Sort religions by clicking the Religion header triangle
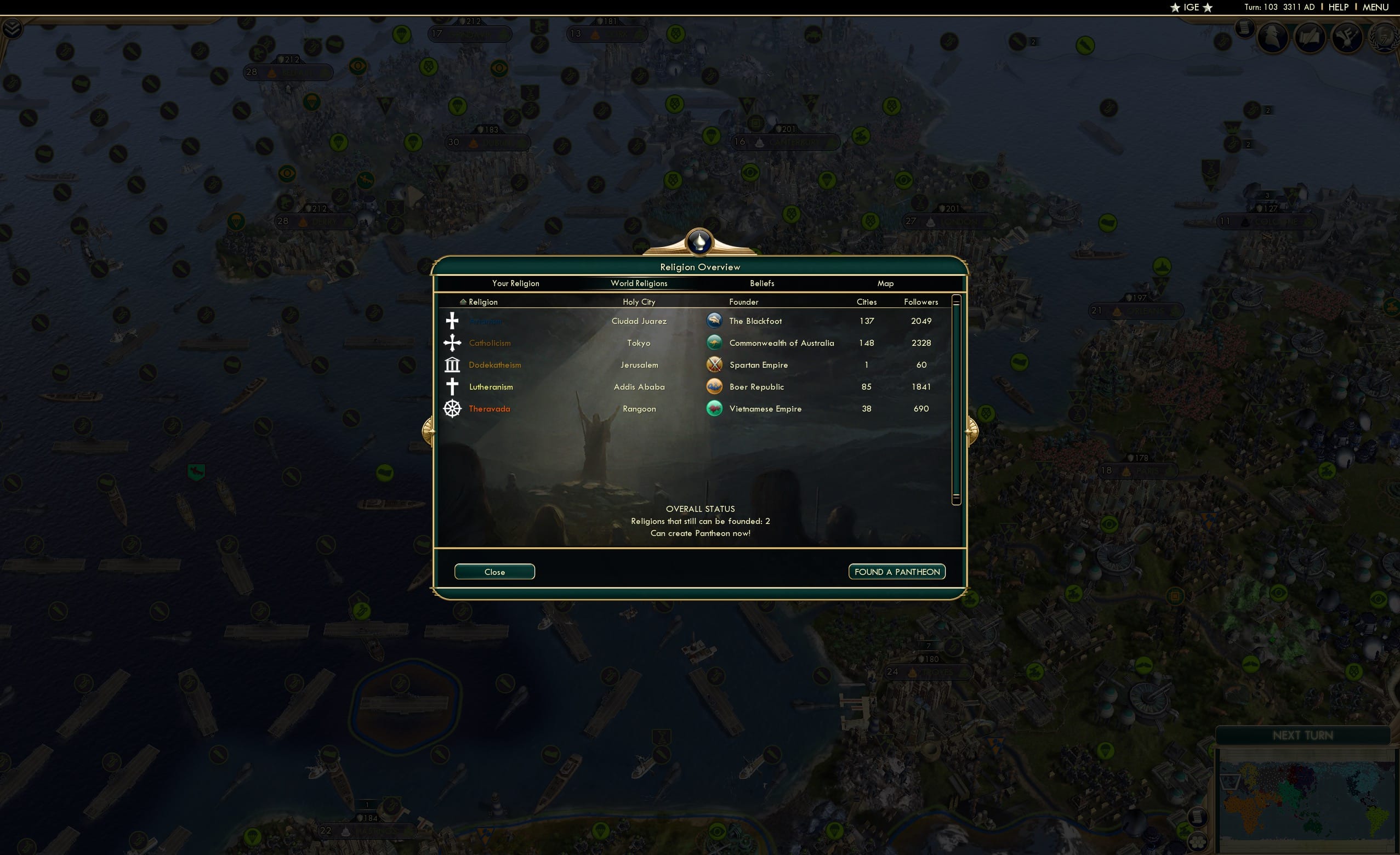Viewport: 1400px width, 855px height. point(464,301)
